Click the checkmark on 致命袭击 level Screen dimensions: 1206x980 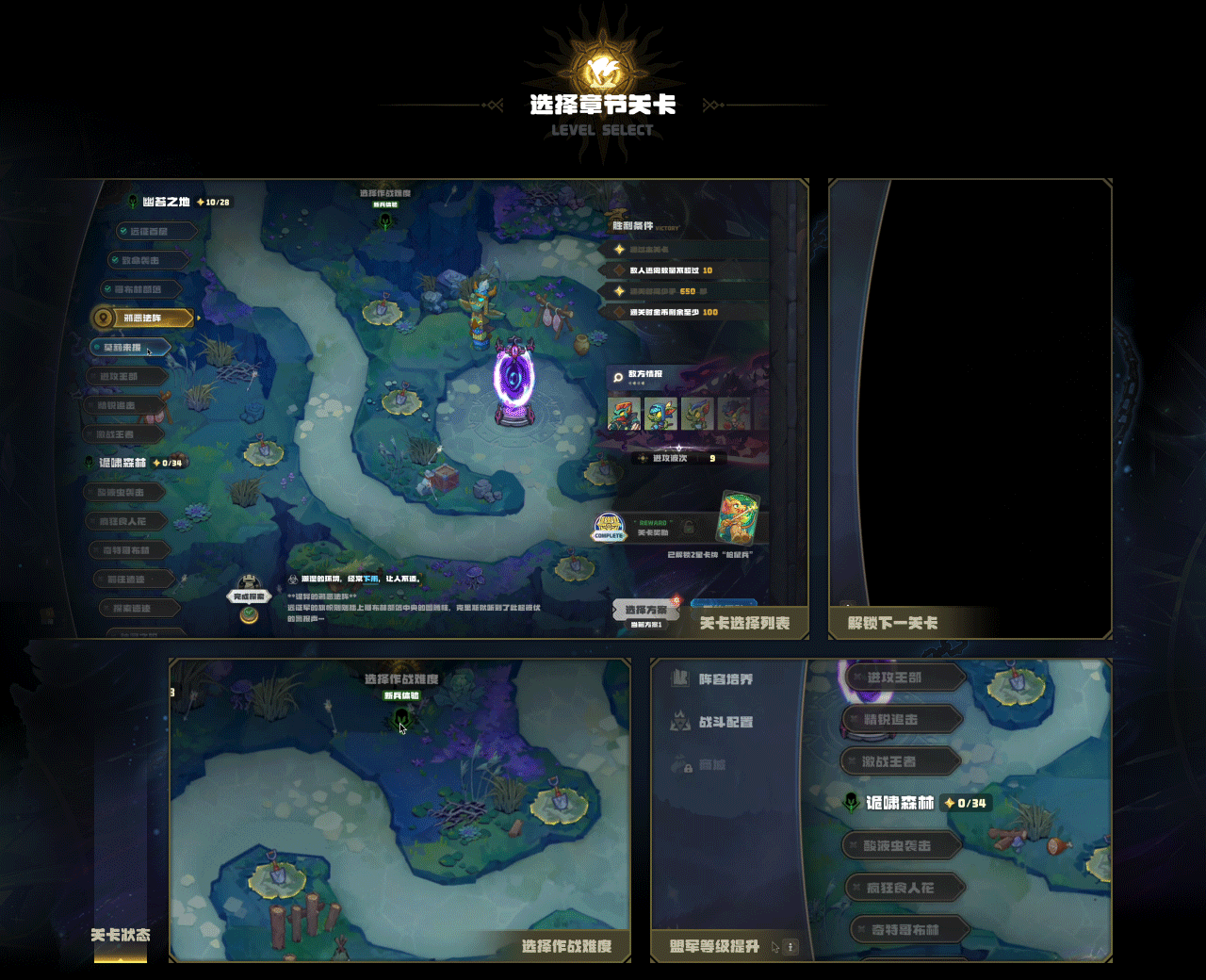(114, 258)
